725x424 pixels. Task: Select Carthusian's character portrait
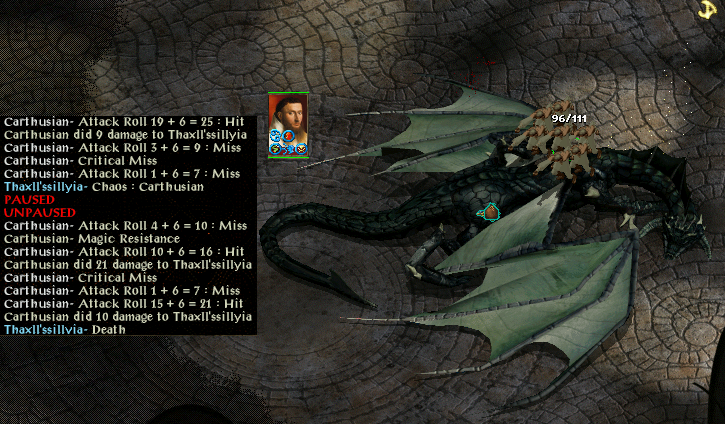288,119
